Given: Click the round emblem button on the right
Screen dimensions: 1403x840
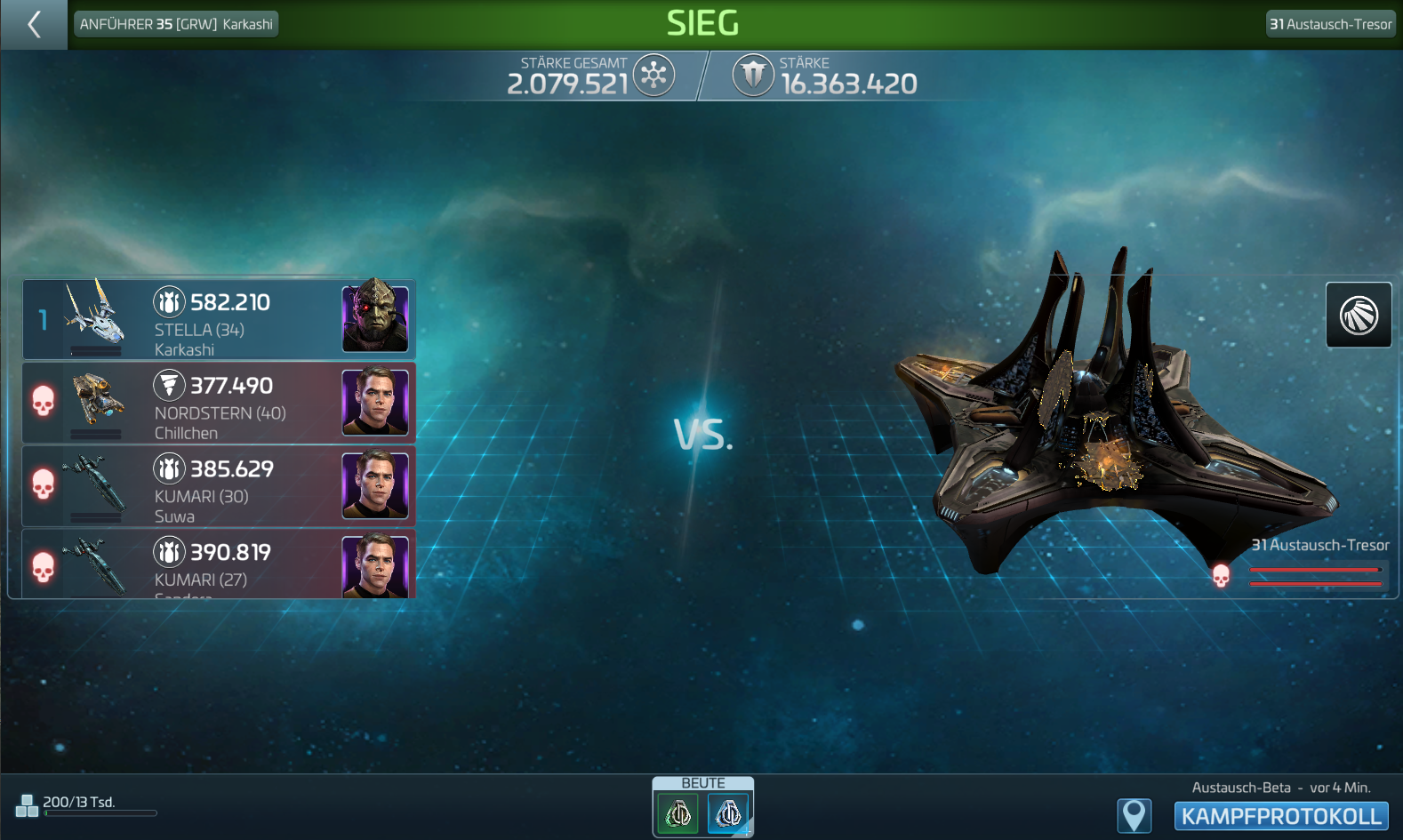Looking at the screenshot, I should [1358, 315].
